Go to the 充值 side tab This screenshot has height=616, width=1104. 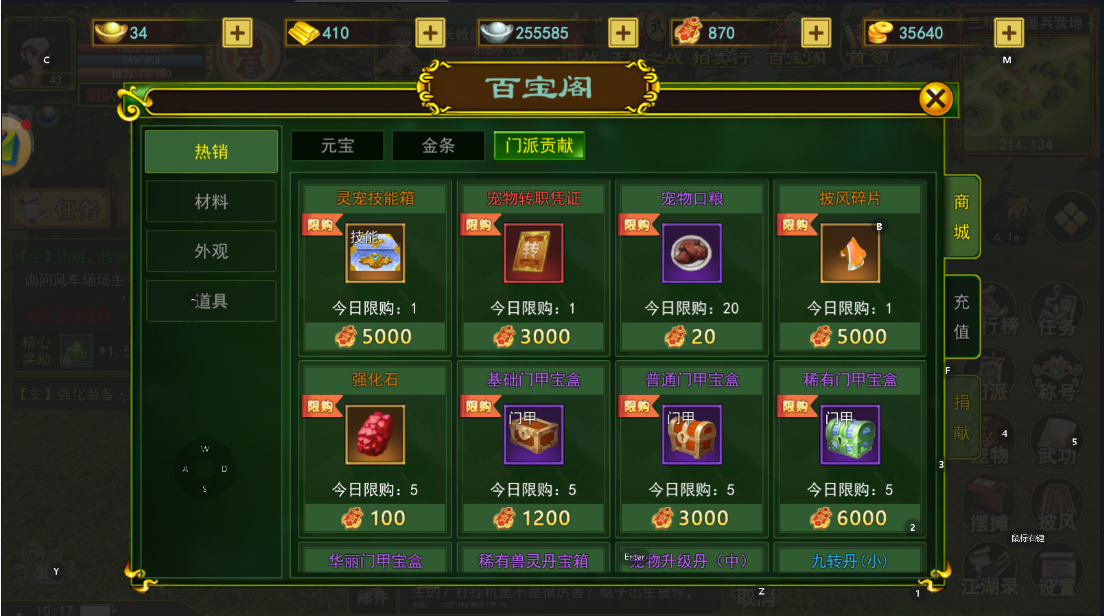pos(961,316)
